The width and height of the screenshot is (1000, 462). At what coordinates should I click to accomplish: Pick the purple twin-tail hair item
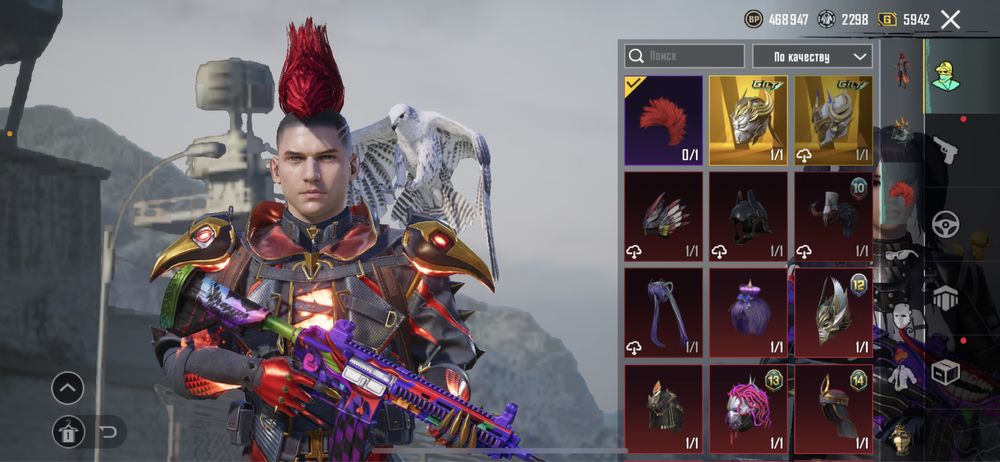tap(663, 312)
